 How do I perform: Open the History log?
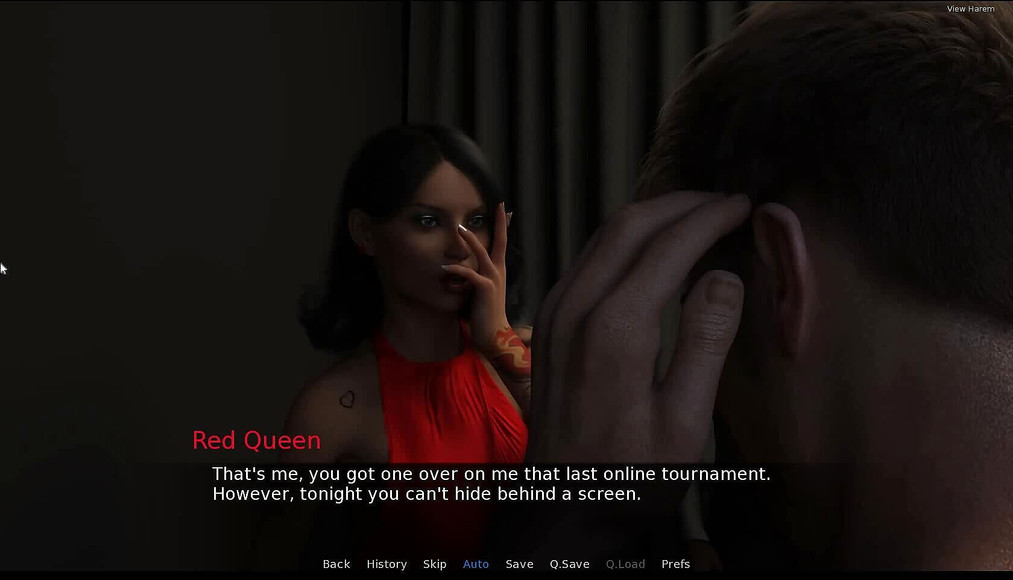click(x=386, y=564)
